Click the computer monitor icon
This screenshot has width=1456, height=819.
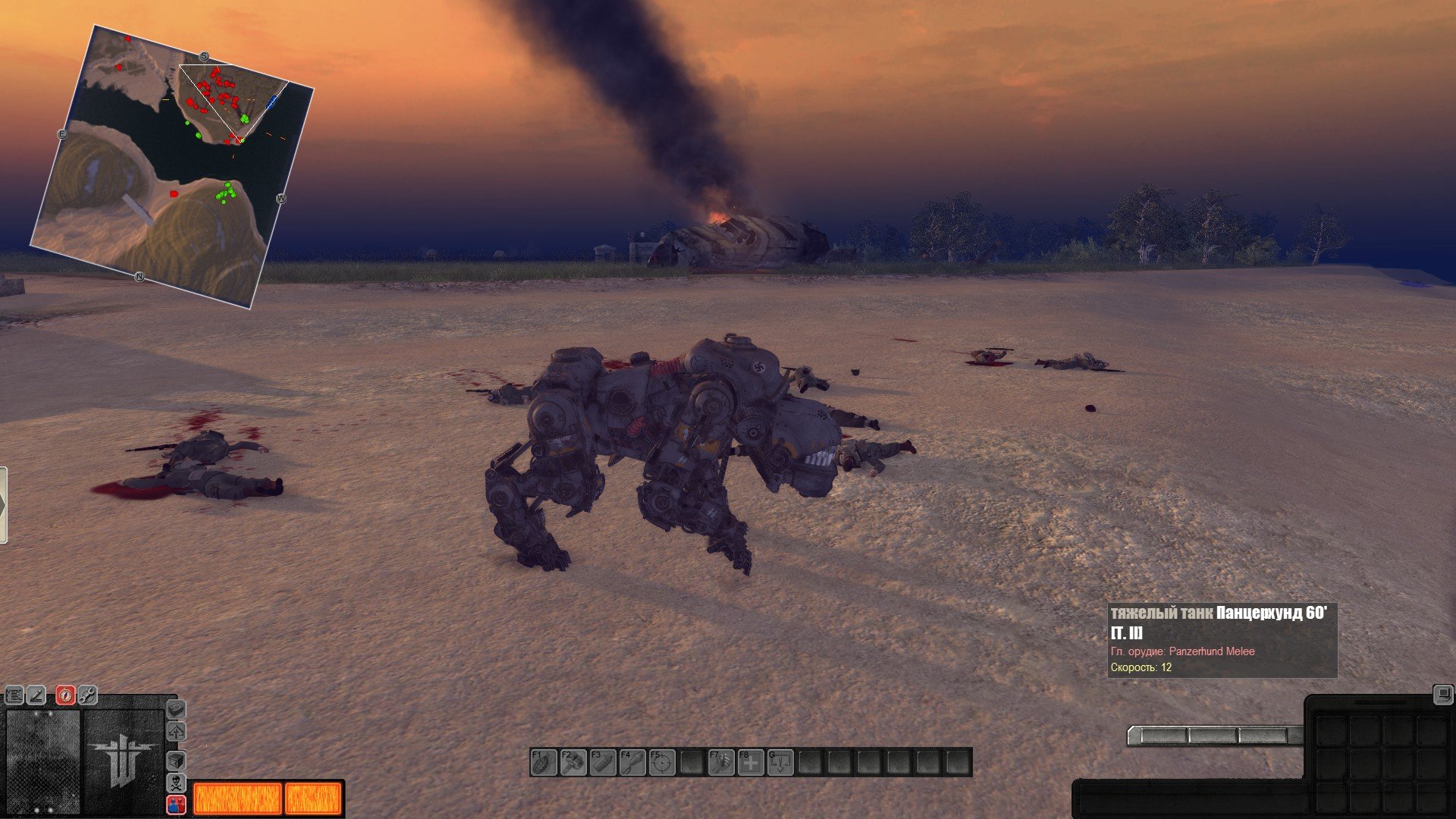1442,694
